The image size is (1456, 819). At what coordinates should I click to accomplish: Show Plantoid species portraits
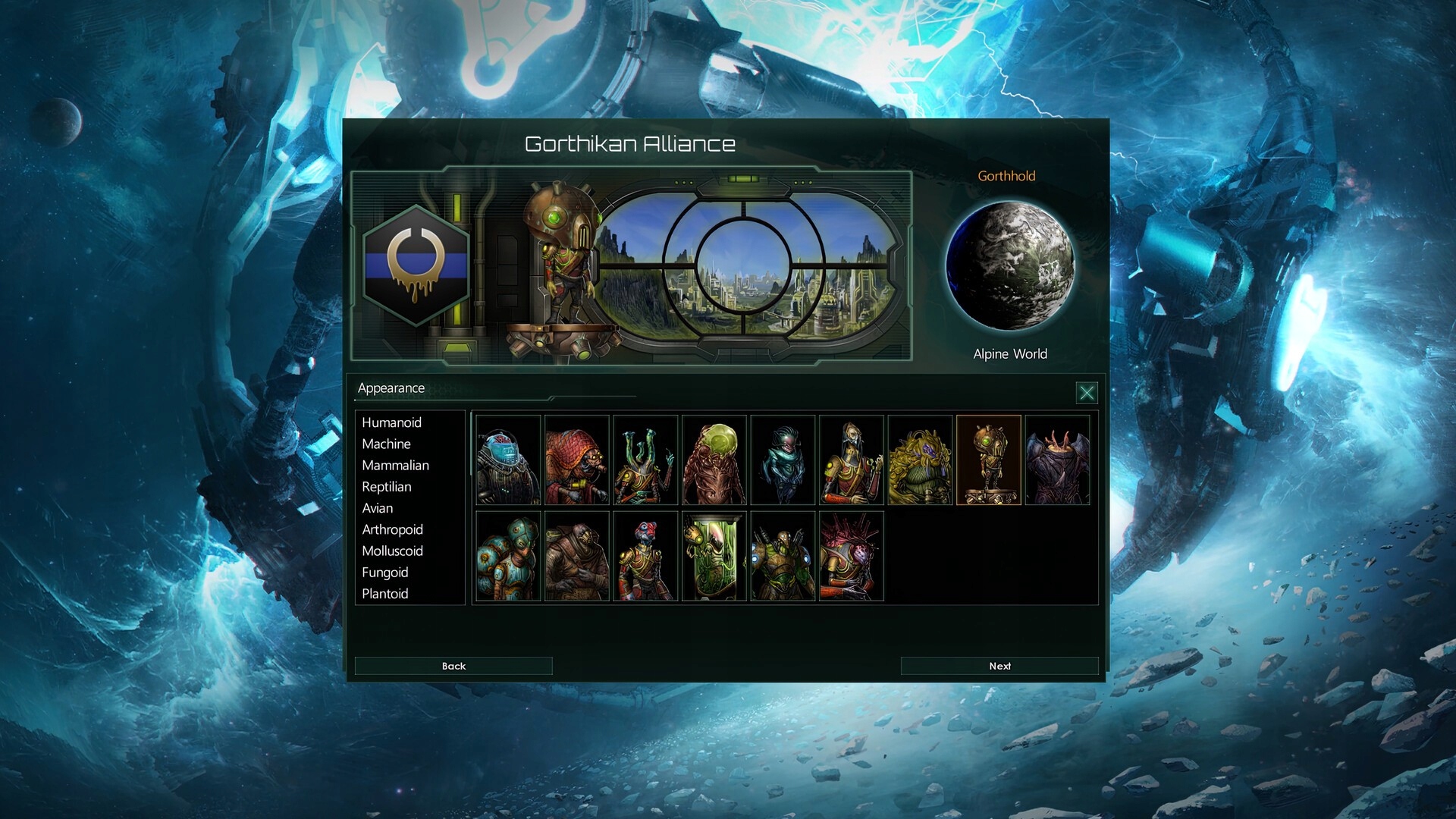point(384,594)
